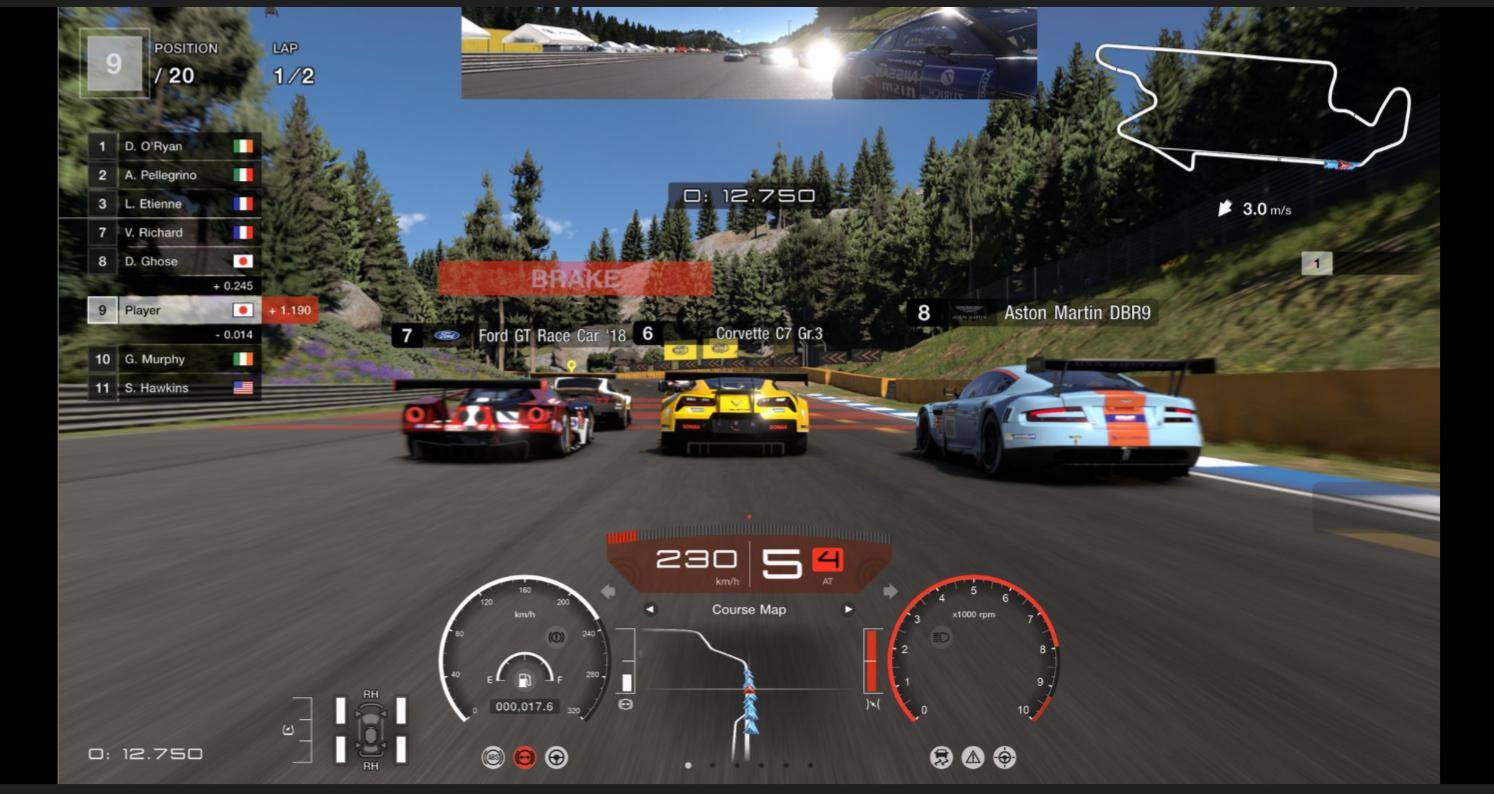Select the Aston Martin DBR9 label
The image size is (1494, 794).
(x=1076, y=313)
